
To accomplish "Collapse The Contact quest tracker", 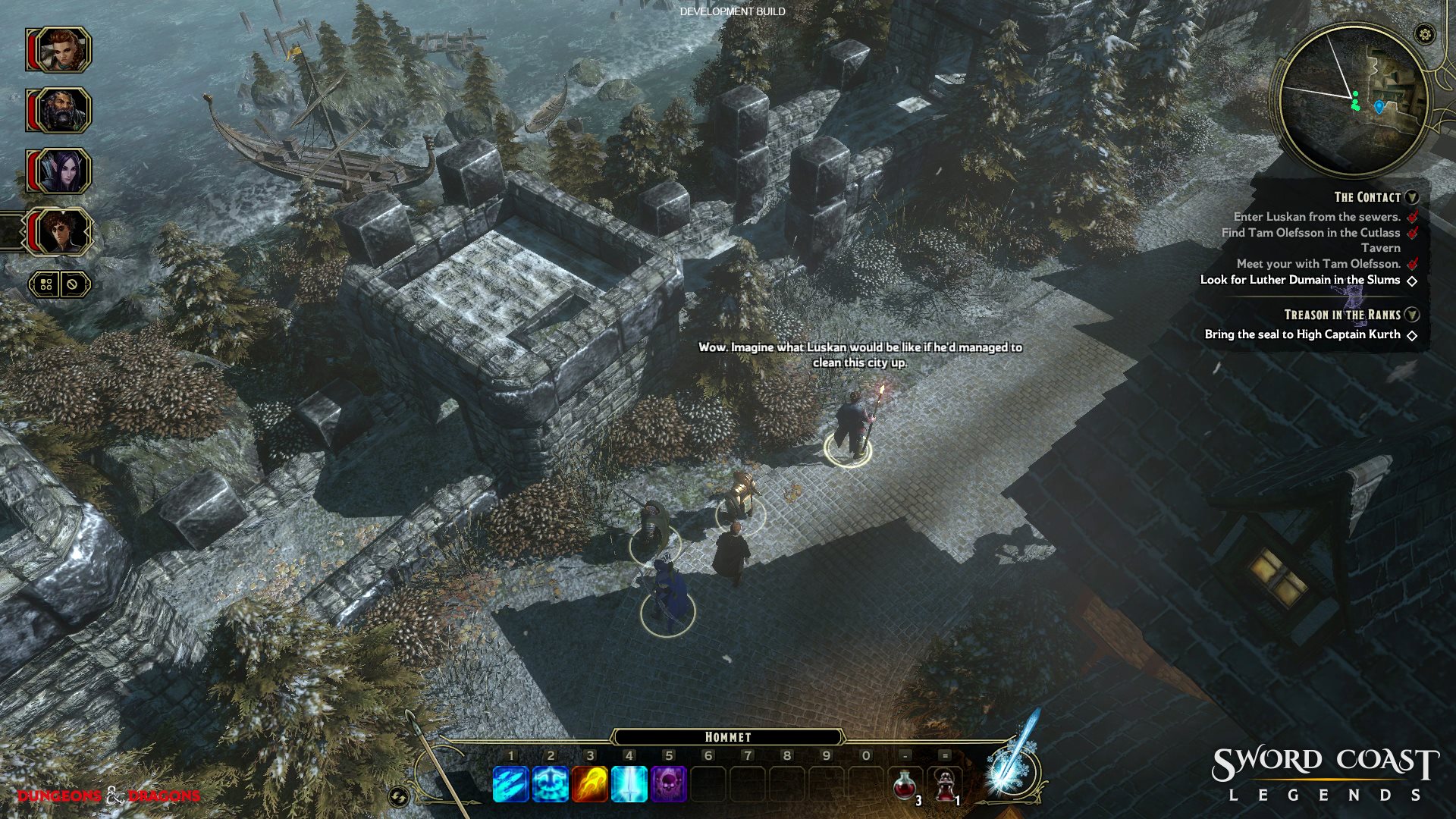I will pyautogui.click(x=1411, y=197).
